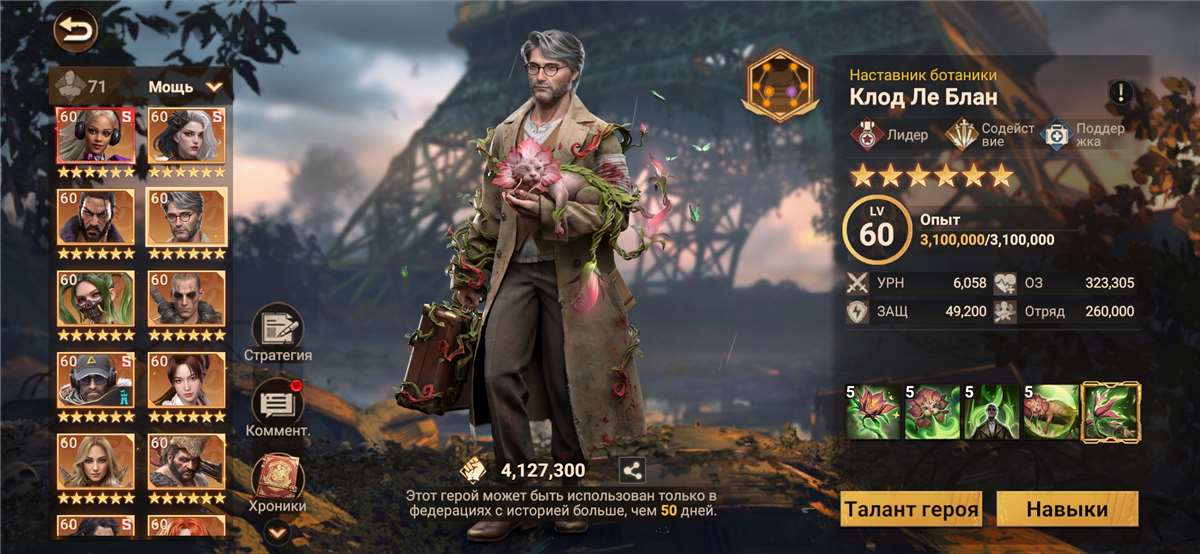The height and width of the screenshot is (554, 1200).
Task: Open the Мощь sort dropdown
Action: pyautogui.click(x=186, y=87)
